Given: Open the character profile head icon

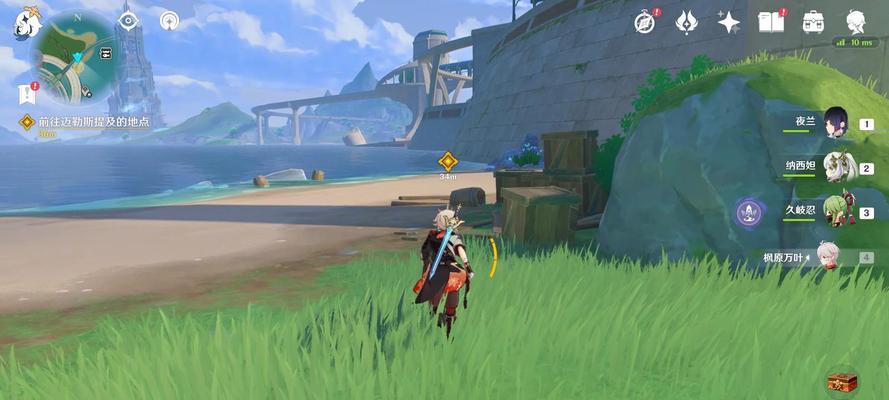Looking at the screenshot, I should 856,21.
